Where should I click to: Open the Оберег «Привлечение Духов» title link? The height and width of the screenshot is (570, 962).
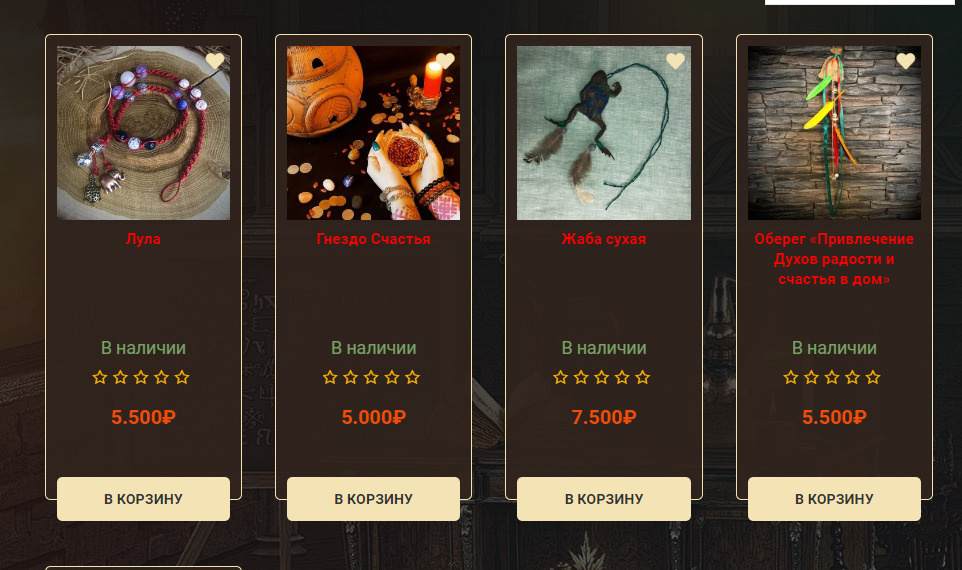coord(834,259)
